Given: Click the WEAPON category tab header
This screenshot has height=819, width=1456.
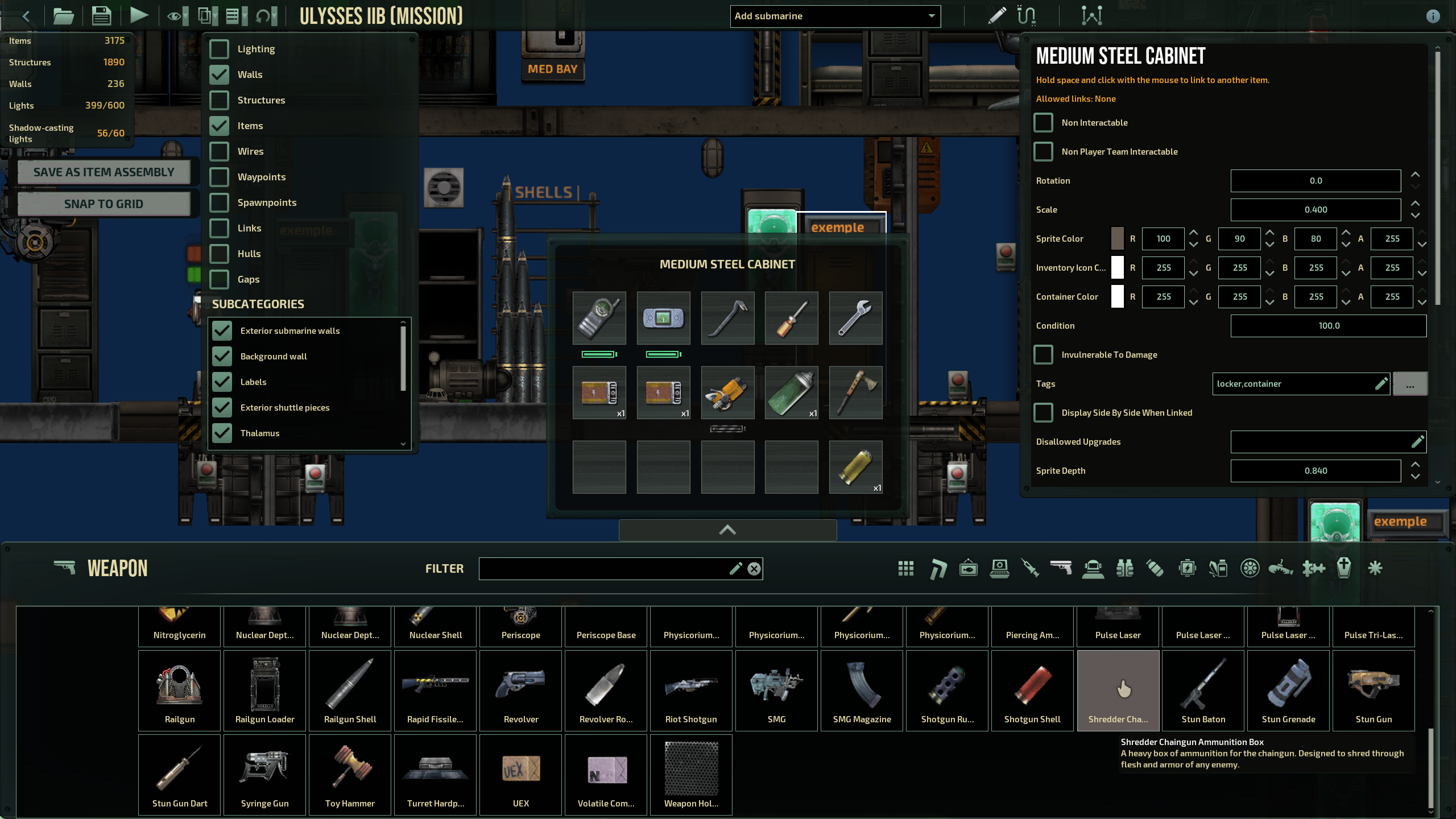Looking at the screenshot, I should (117, 568).
